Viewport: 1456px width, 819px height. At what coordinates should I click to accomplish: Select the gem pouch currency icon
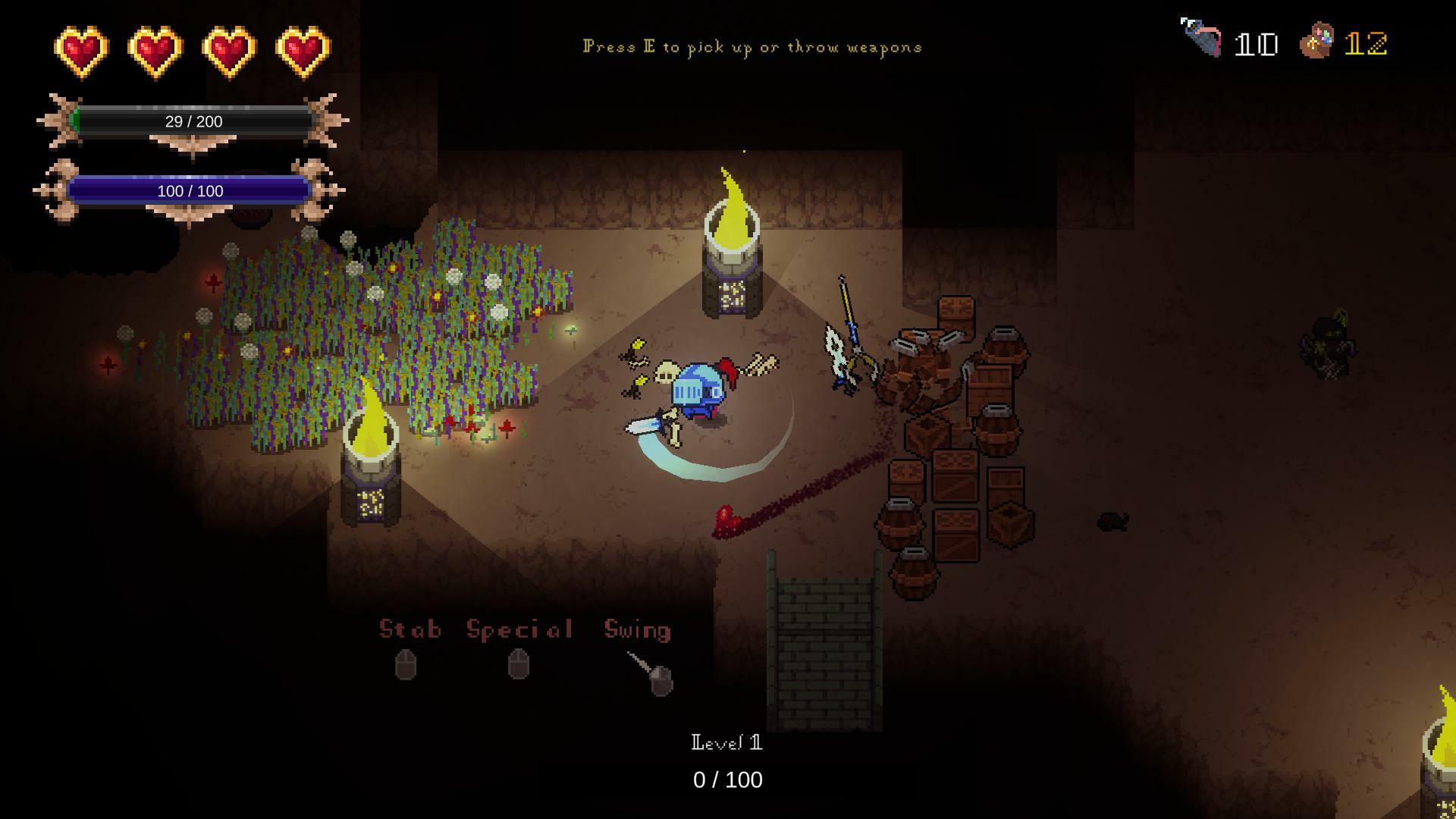(x=1317, y=41)
